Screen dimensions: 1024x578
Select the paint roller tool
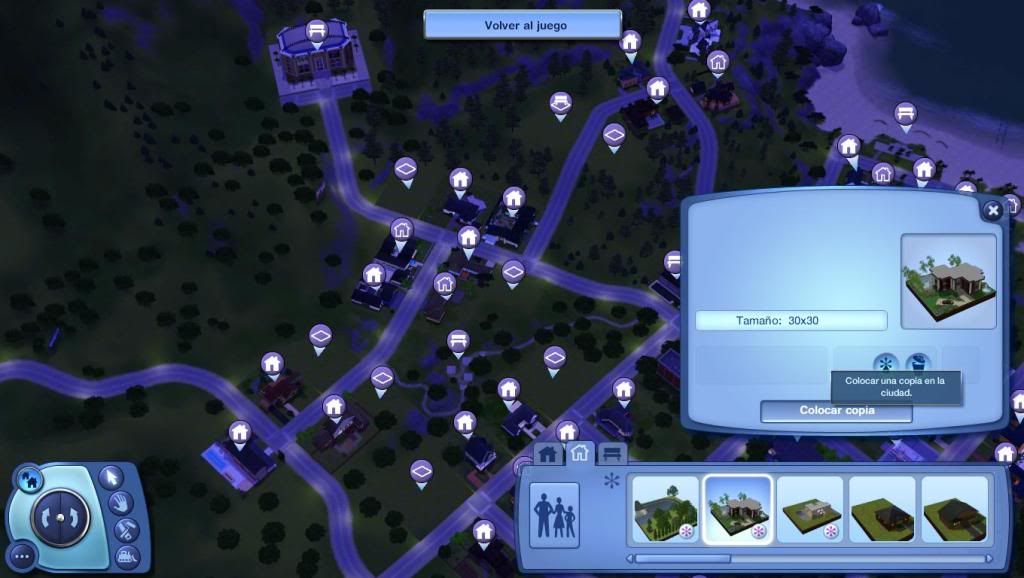pyautogui.click(x=126, y=530)
